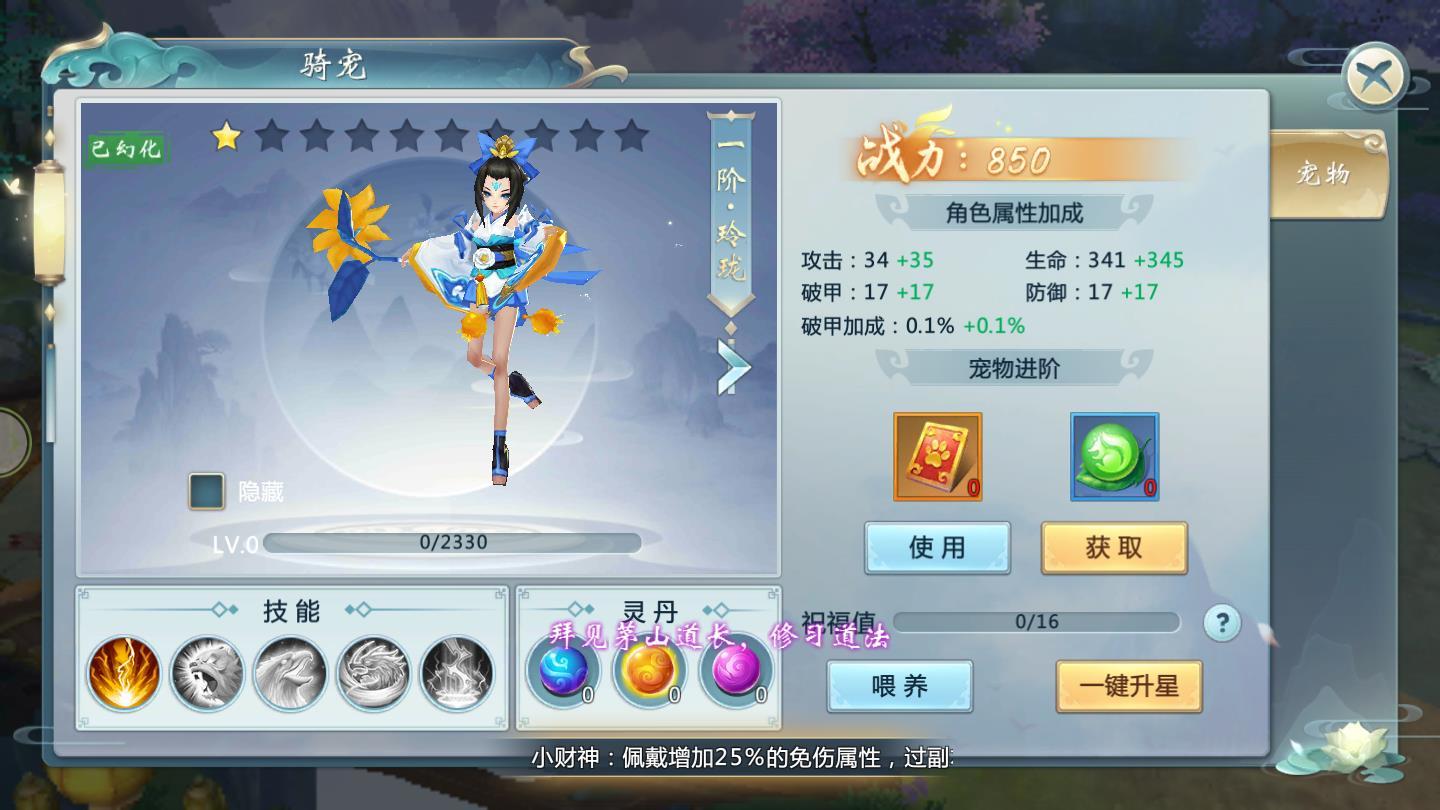The height and width of the screenshot is (810, 1440).
Task: Switch to the 宠物 tab
Action: (1330, 174)
